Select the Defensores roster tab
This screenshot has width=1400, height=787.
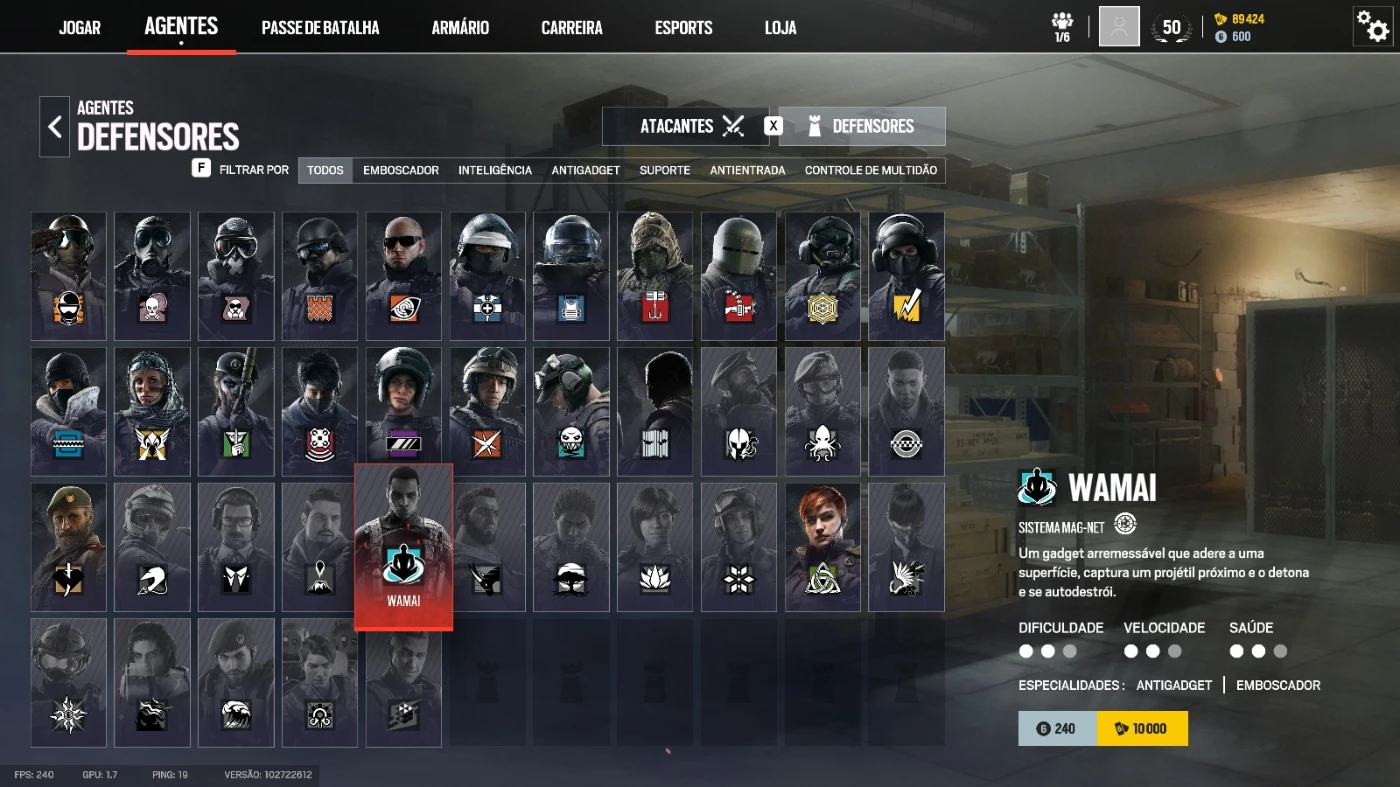pyautogui.click(x=862, y=126)
